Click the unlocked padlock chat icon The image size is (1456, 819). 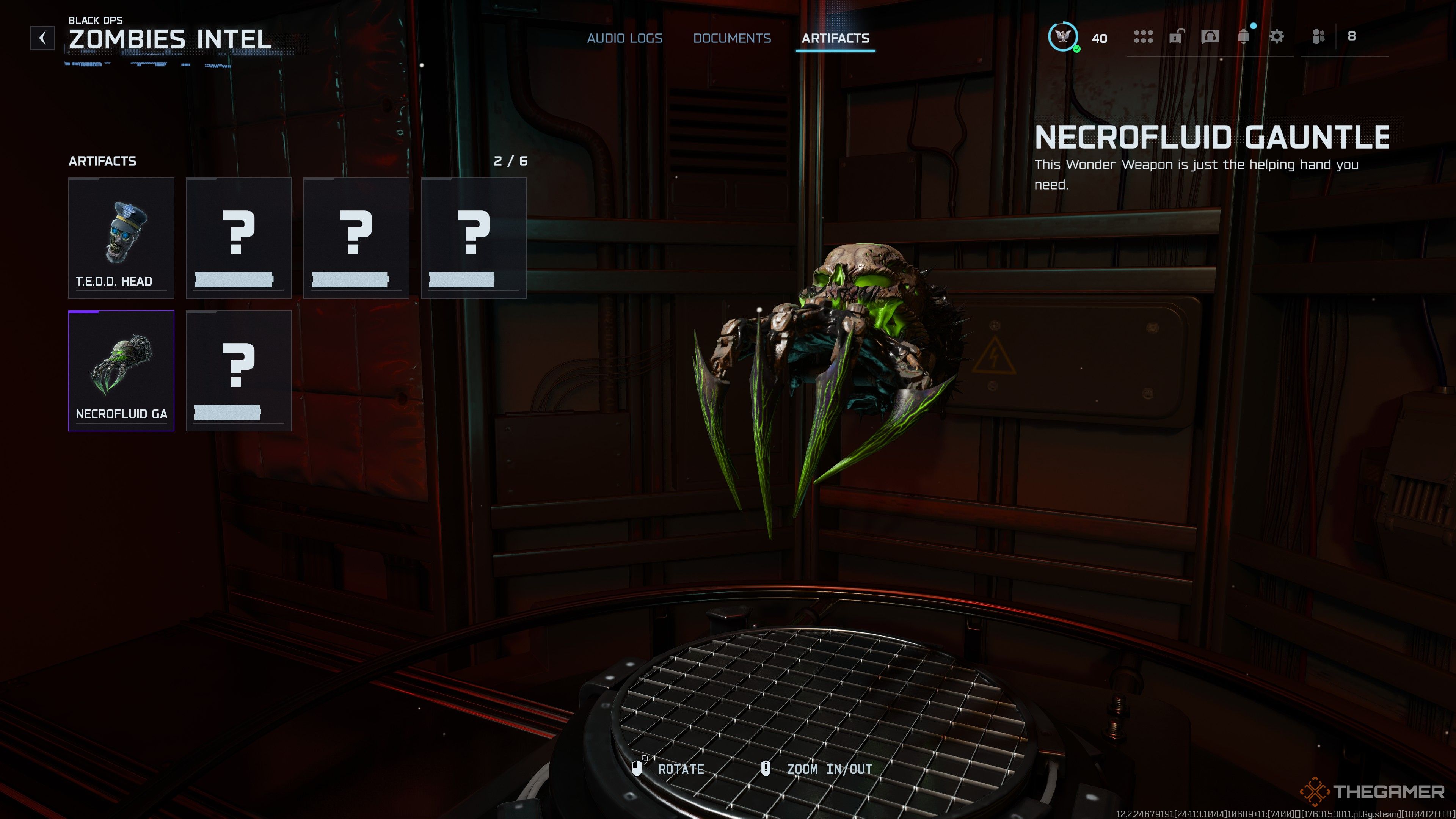(1176, 37)
